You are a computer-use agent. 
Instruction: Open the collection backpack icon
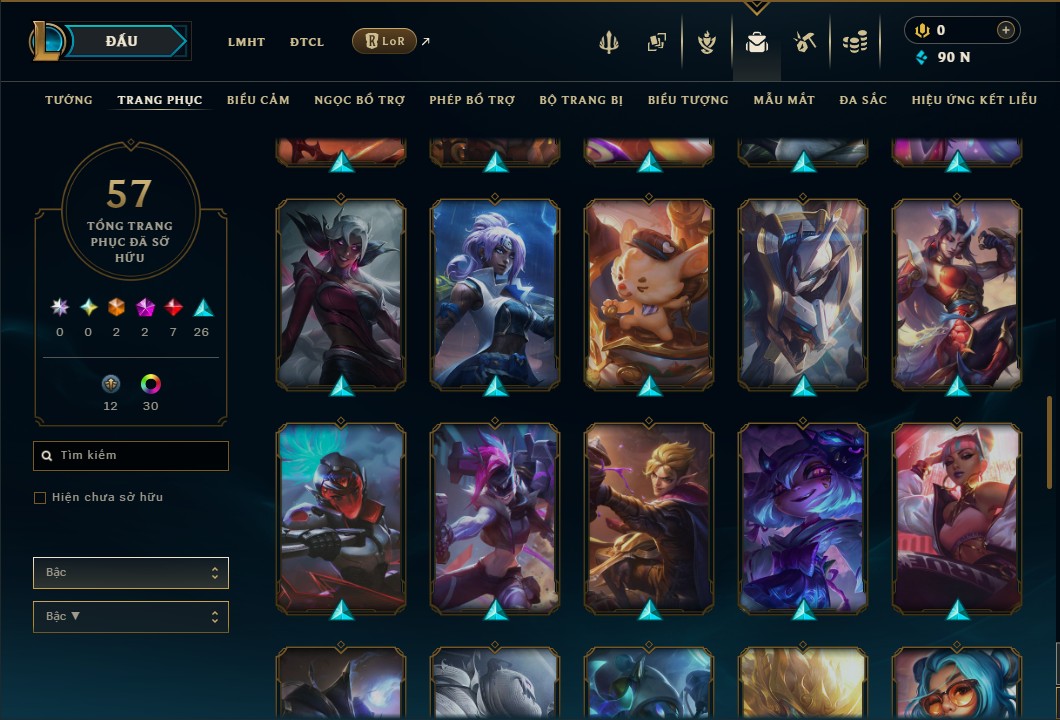coord(757,42)
